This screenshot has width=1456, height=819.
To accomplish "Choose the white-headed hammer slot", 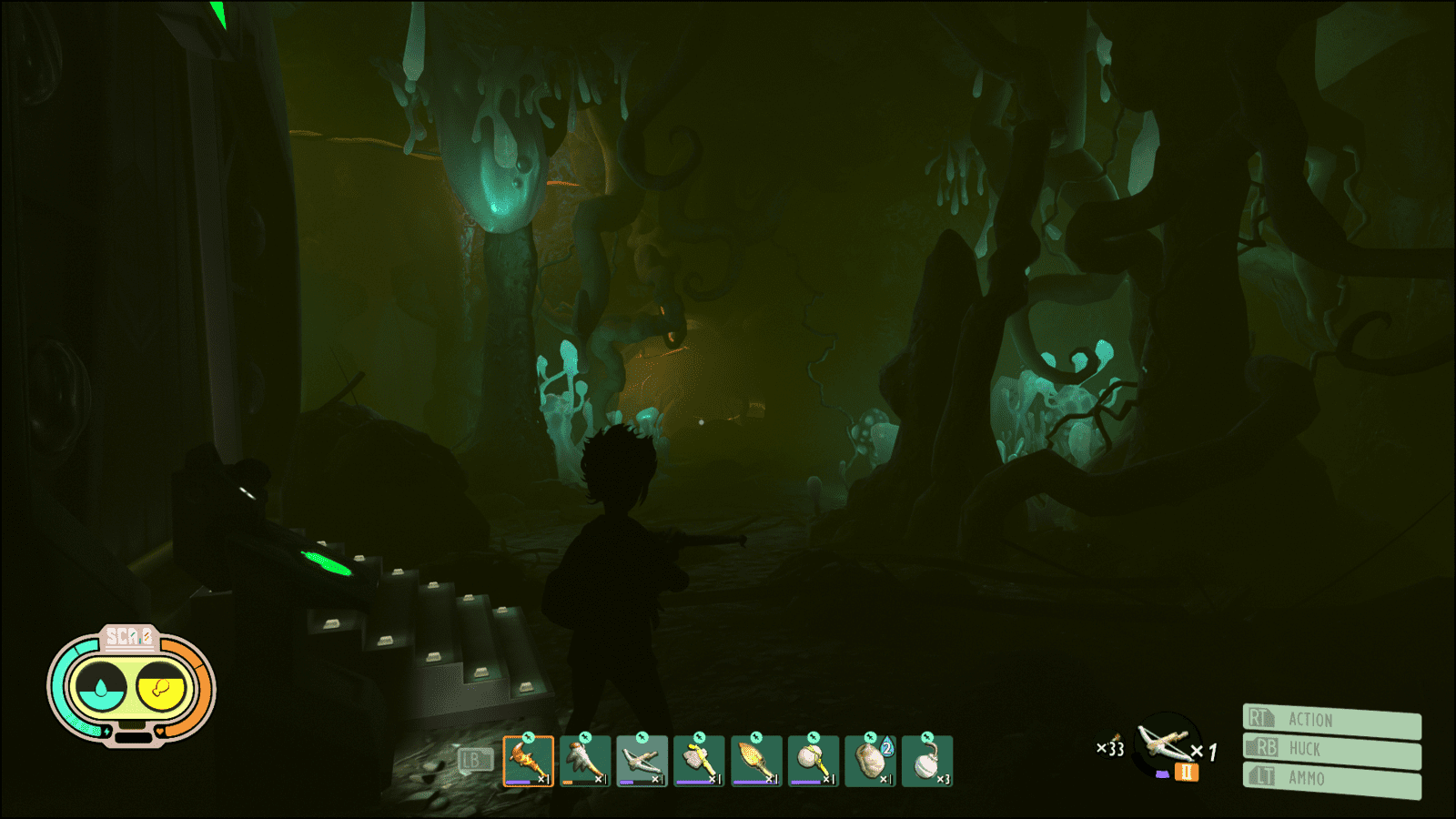I will click(813, 761).
